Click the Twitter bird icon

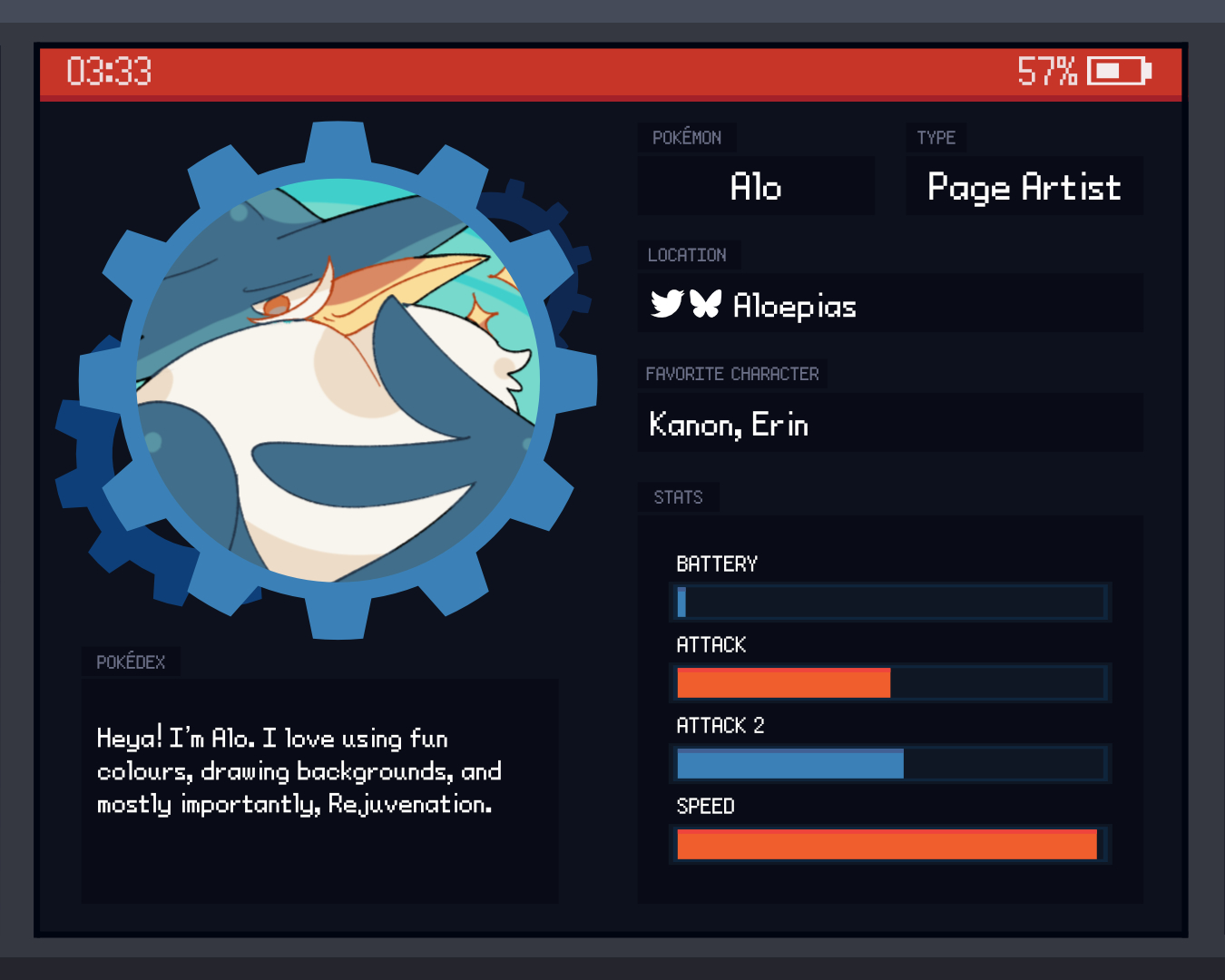point(667,304)
